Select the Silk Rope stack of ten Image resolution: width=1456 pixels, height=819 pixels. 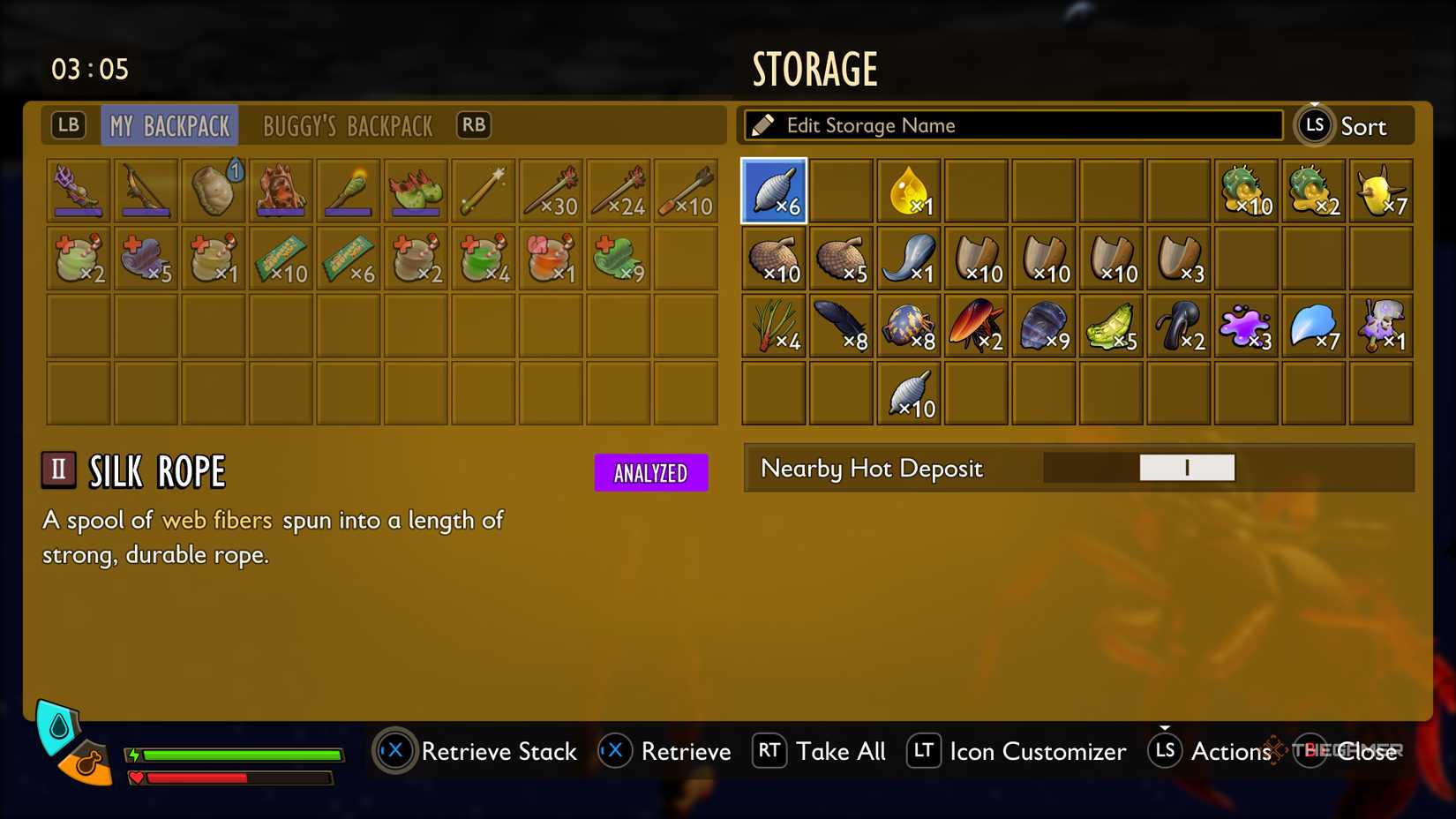point(909,394)
